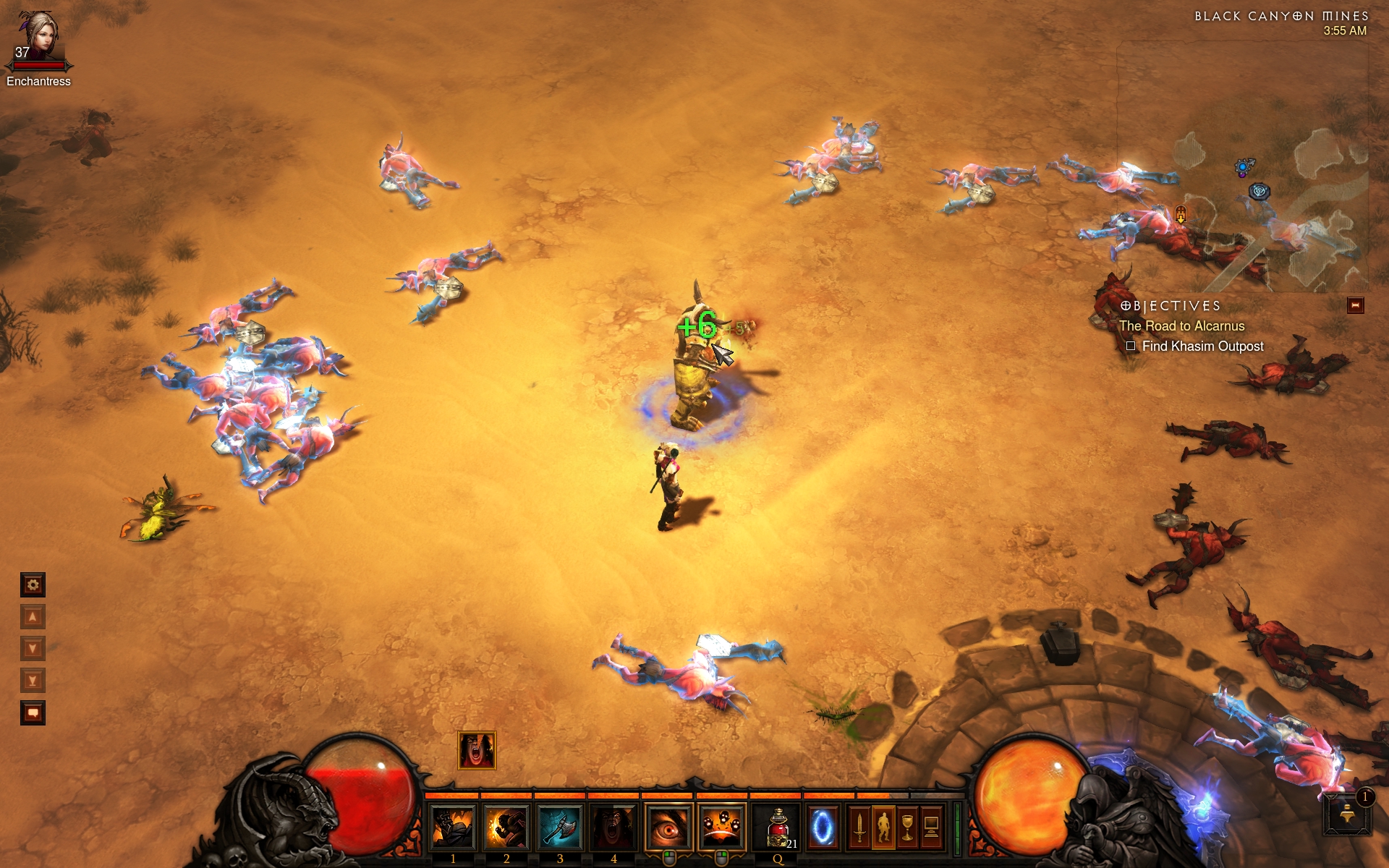Open the skills menu with the sword icon
The width and height of the screenshot is (1389, 868).
859,827
